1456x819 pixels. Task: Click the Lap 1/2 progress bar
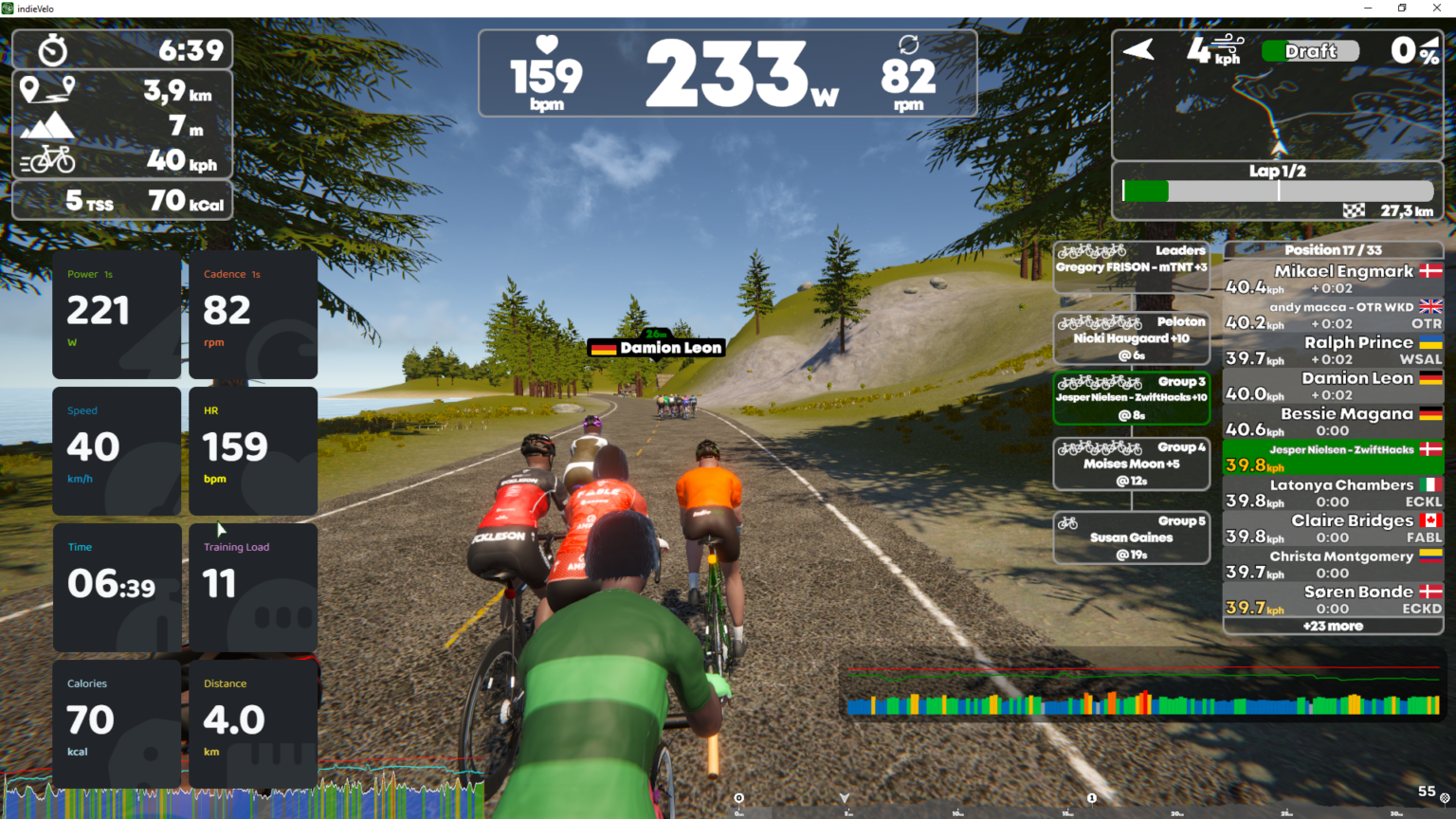1277,191
